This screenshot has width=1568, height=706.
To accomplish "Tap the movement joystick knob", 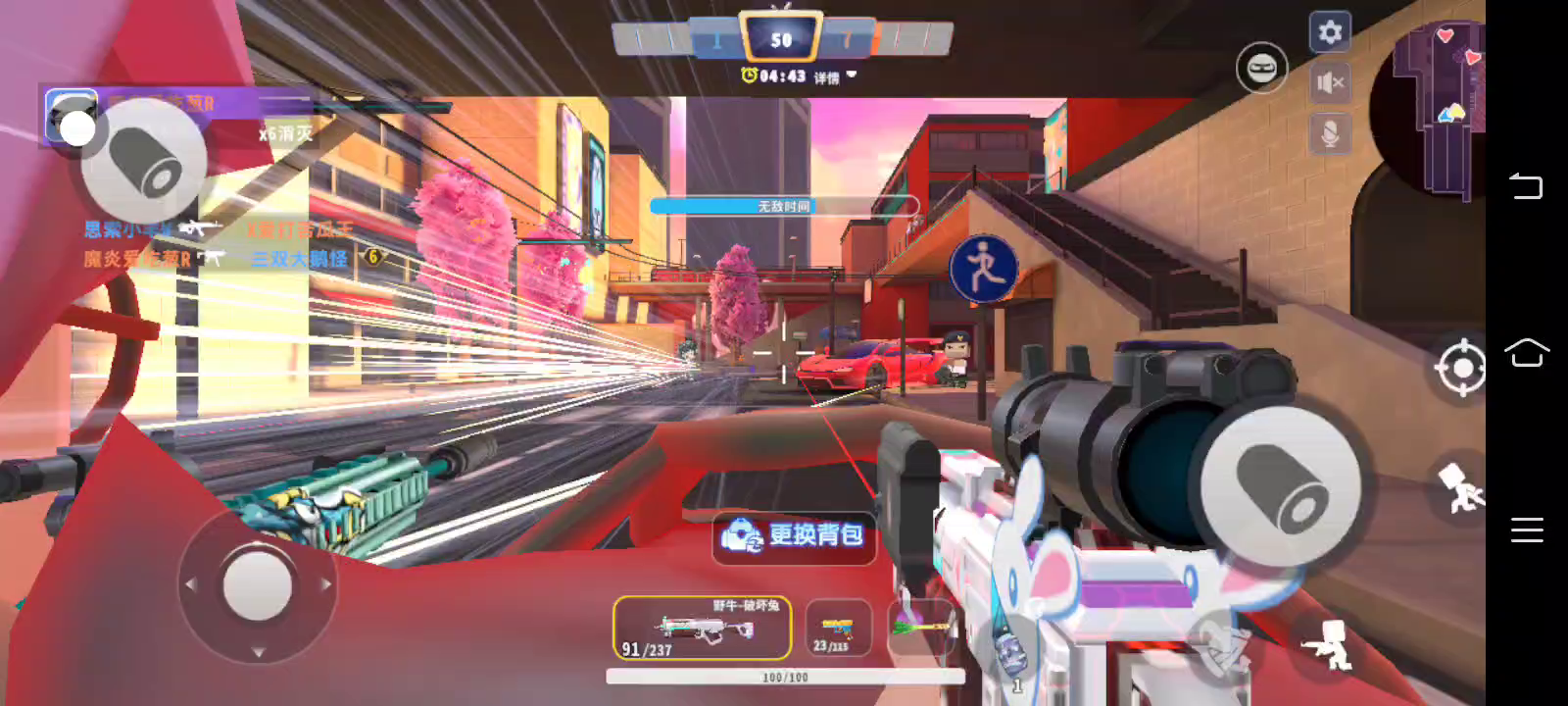I will (x=257, y=584).
